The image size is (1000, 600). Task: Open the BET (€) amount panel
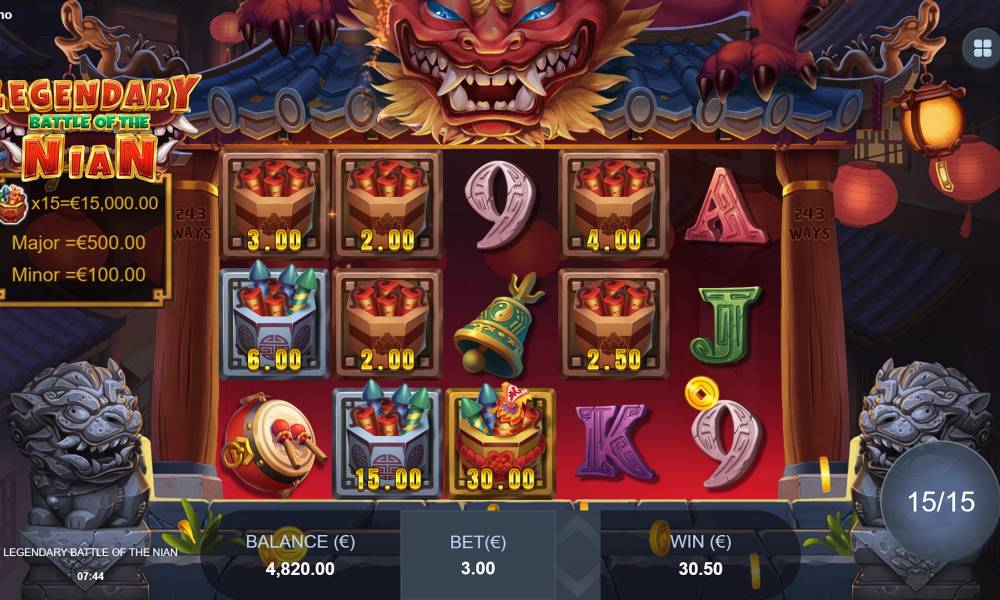(478, 555)
